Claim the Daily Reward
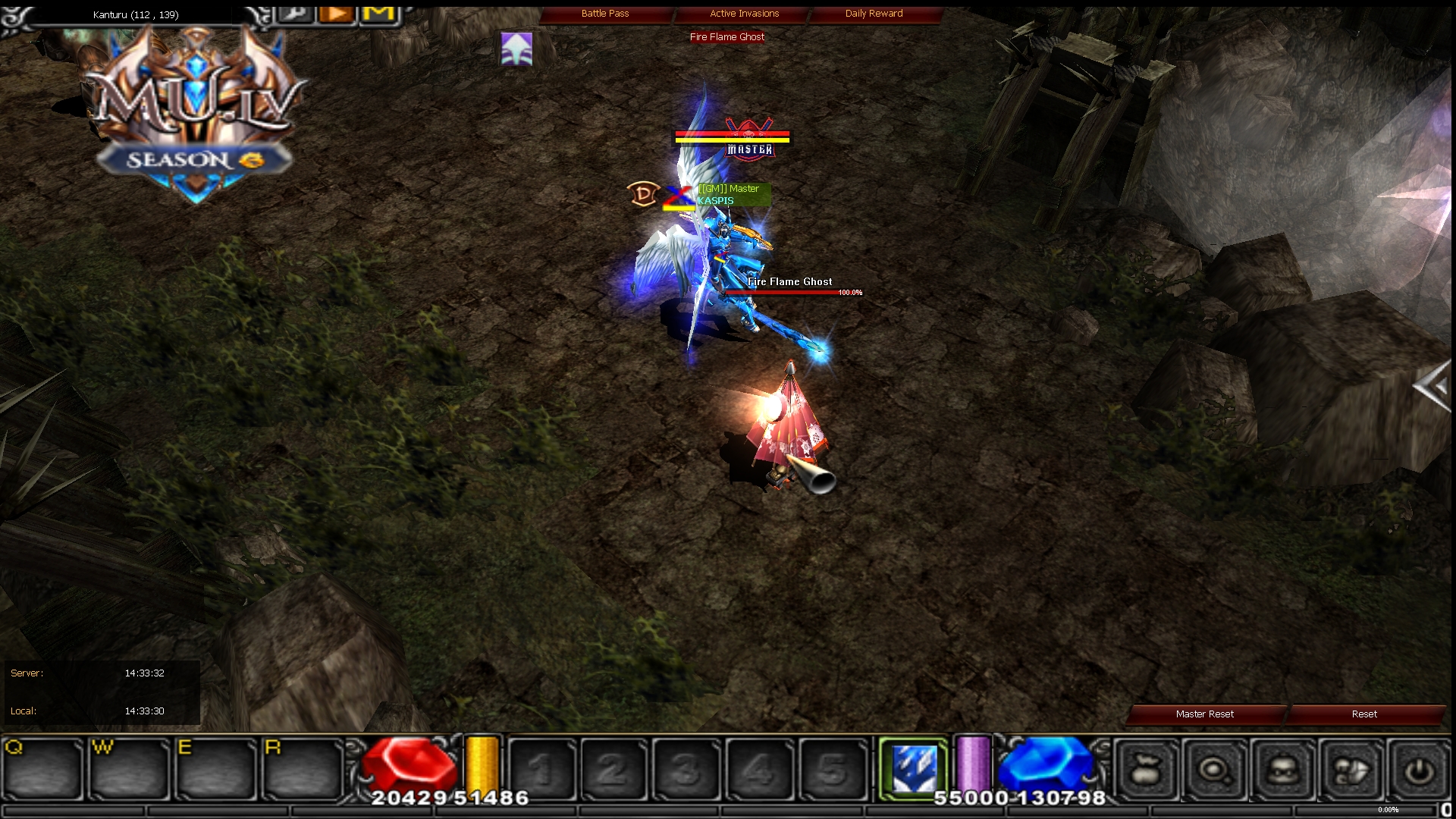Viewport: 1456px width, 819px height. [874, 14]
